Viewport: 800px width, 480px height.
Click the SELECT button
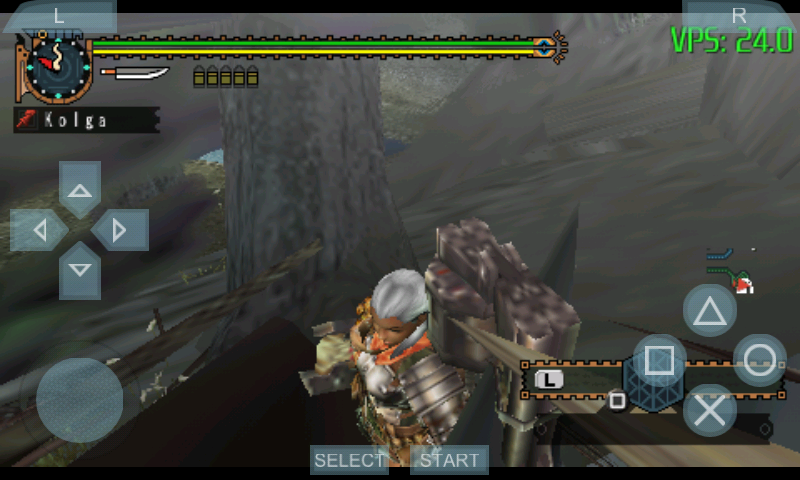[349, 460]
